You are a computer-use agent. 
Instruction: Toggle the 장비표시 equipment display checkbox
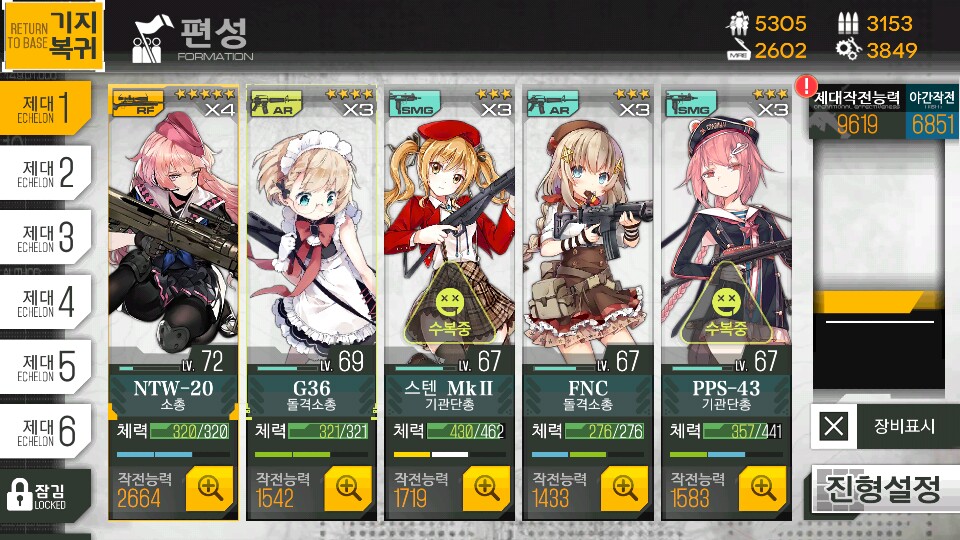click(834, 427)
